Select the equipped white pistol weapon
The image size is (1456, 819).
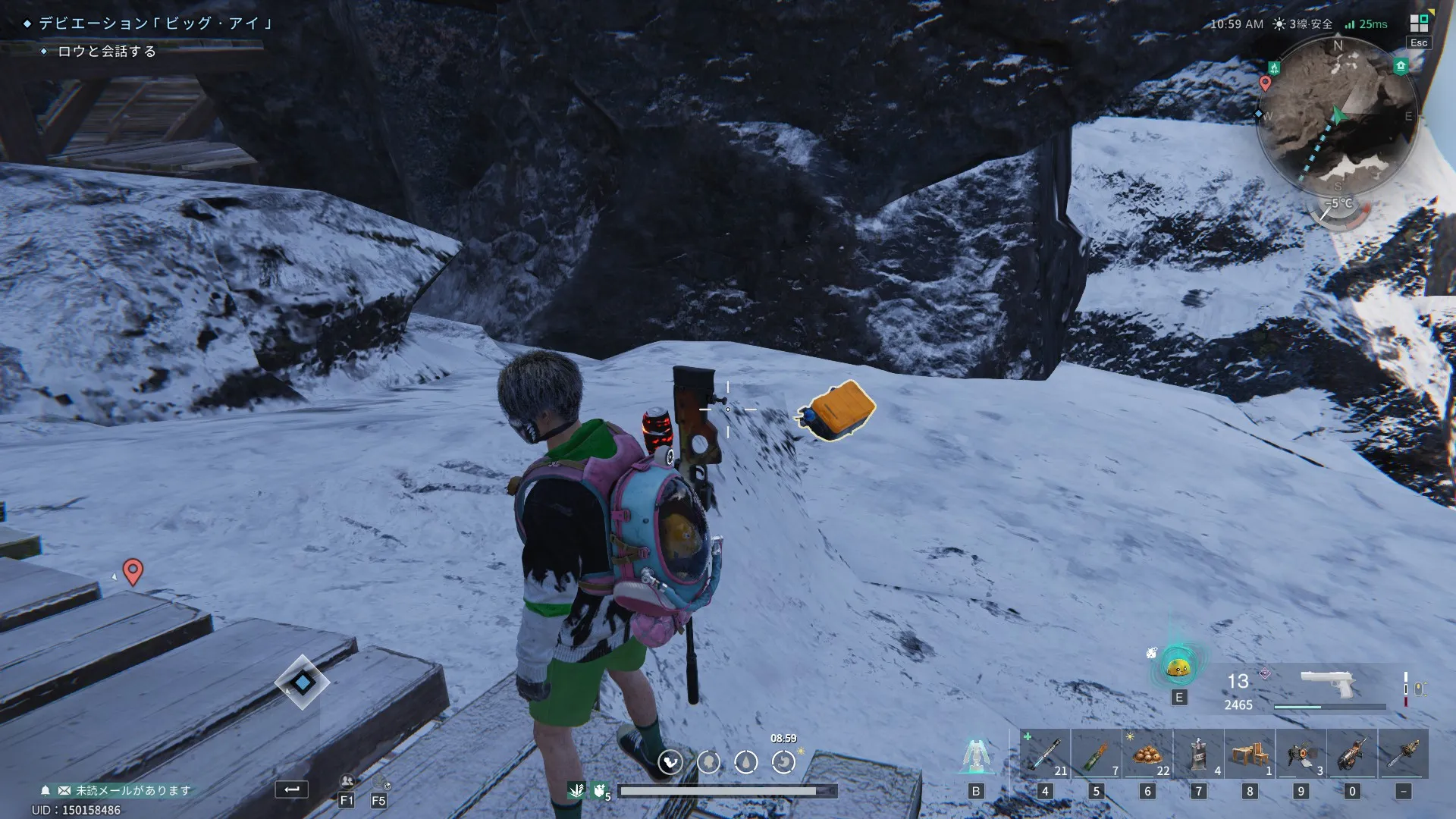coord(1327,682)
